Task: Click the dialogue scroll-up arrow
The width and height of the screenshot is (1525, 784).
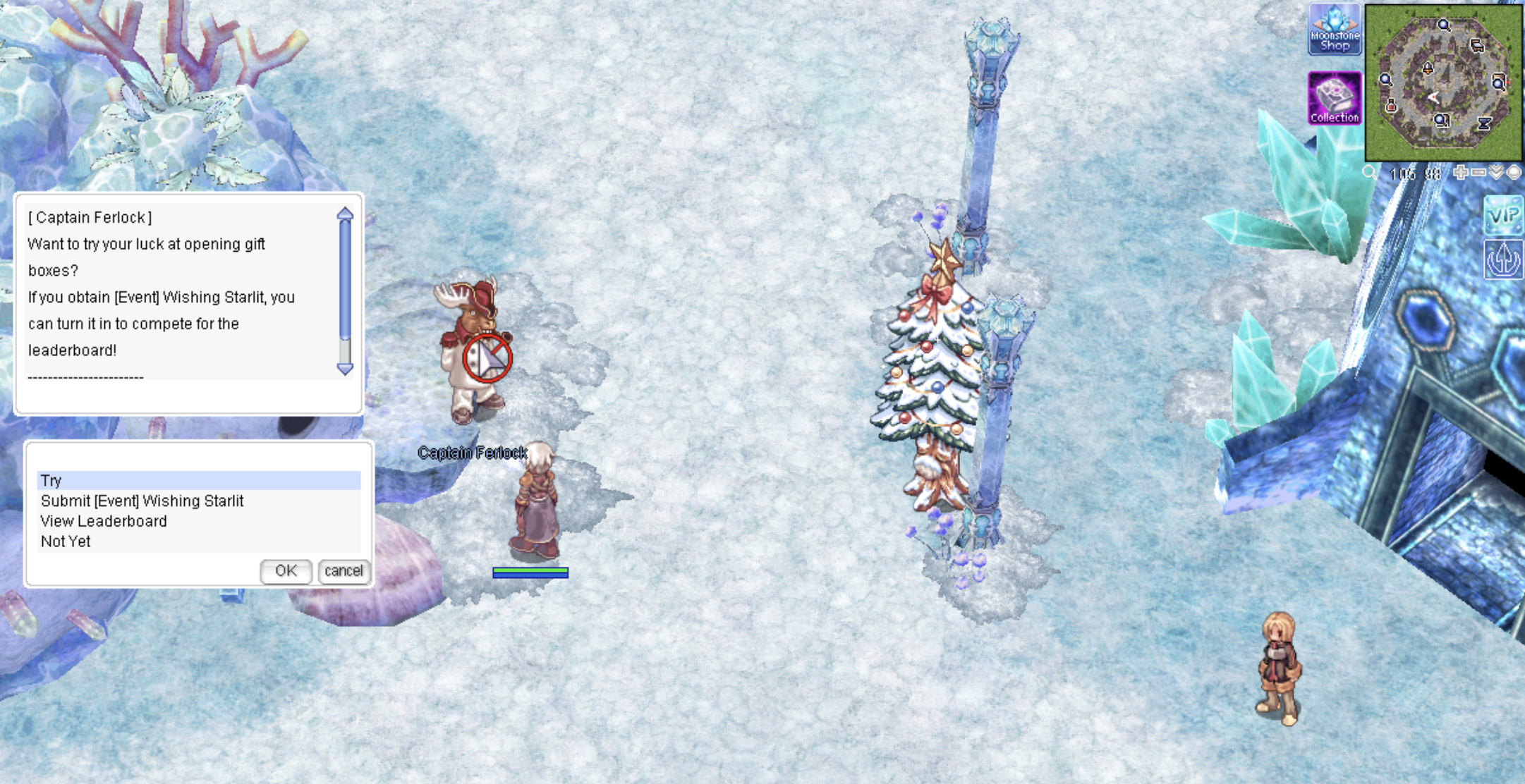Action: click(x=345, y=214)
